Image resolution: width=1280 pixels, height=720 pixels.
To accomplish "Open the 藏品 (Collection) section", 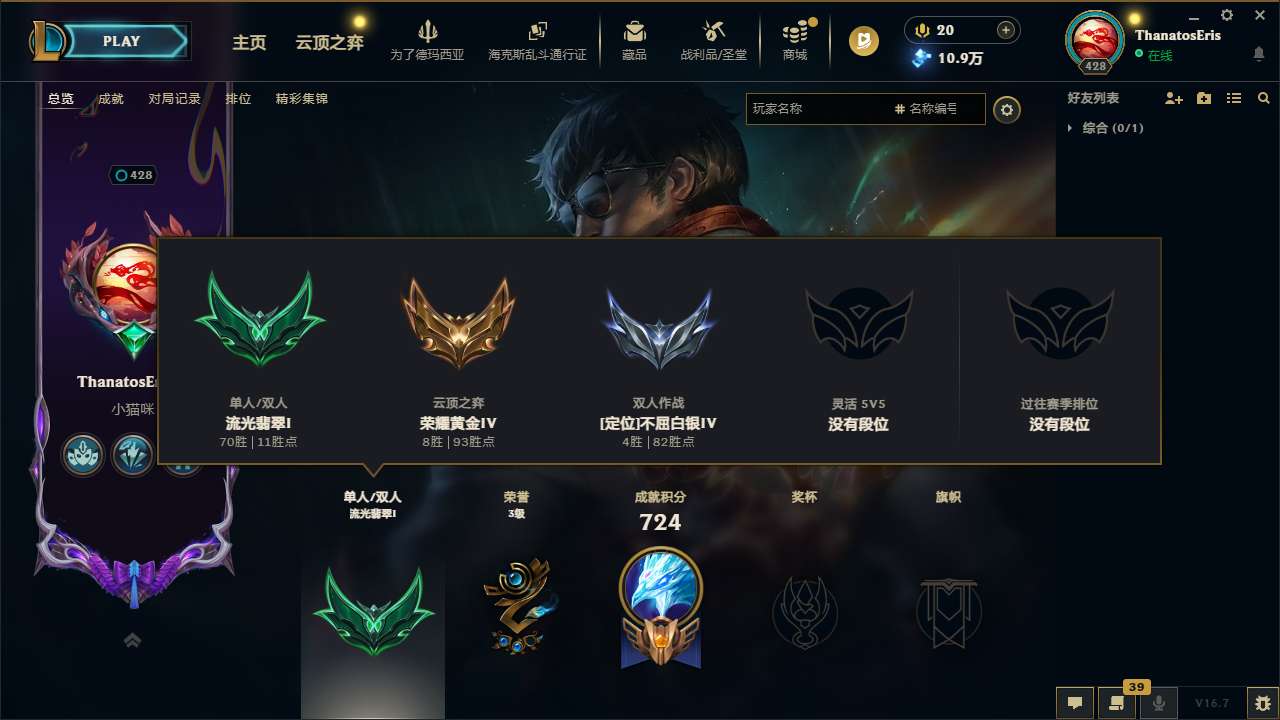I will click(x=634, y=41).
